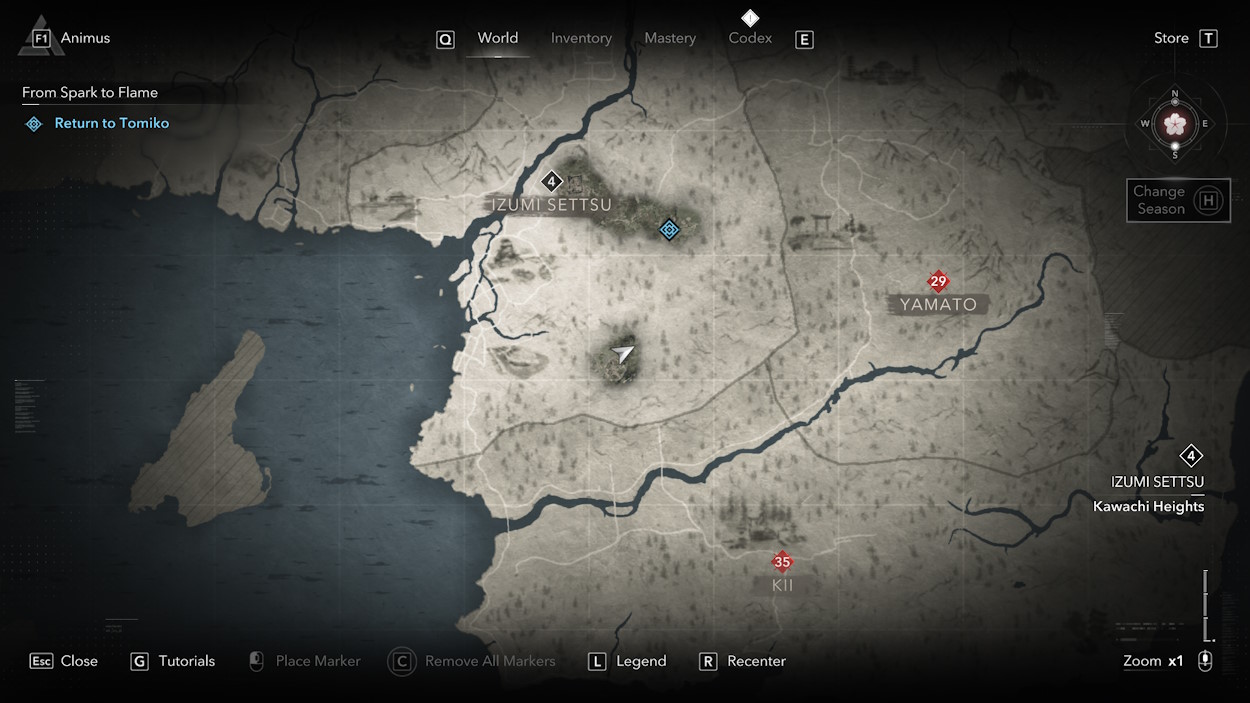The height and width of the screenshot is (703, 1250).
Task: Select the Yamato level 29 region marker
Action: click(x=937, y=282)
